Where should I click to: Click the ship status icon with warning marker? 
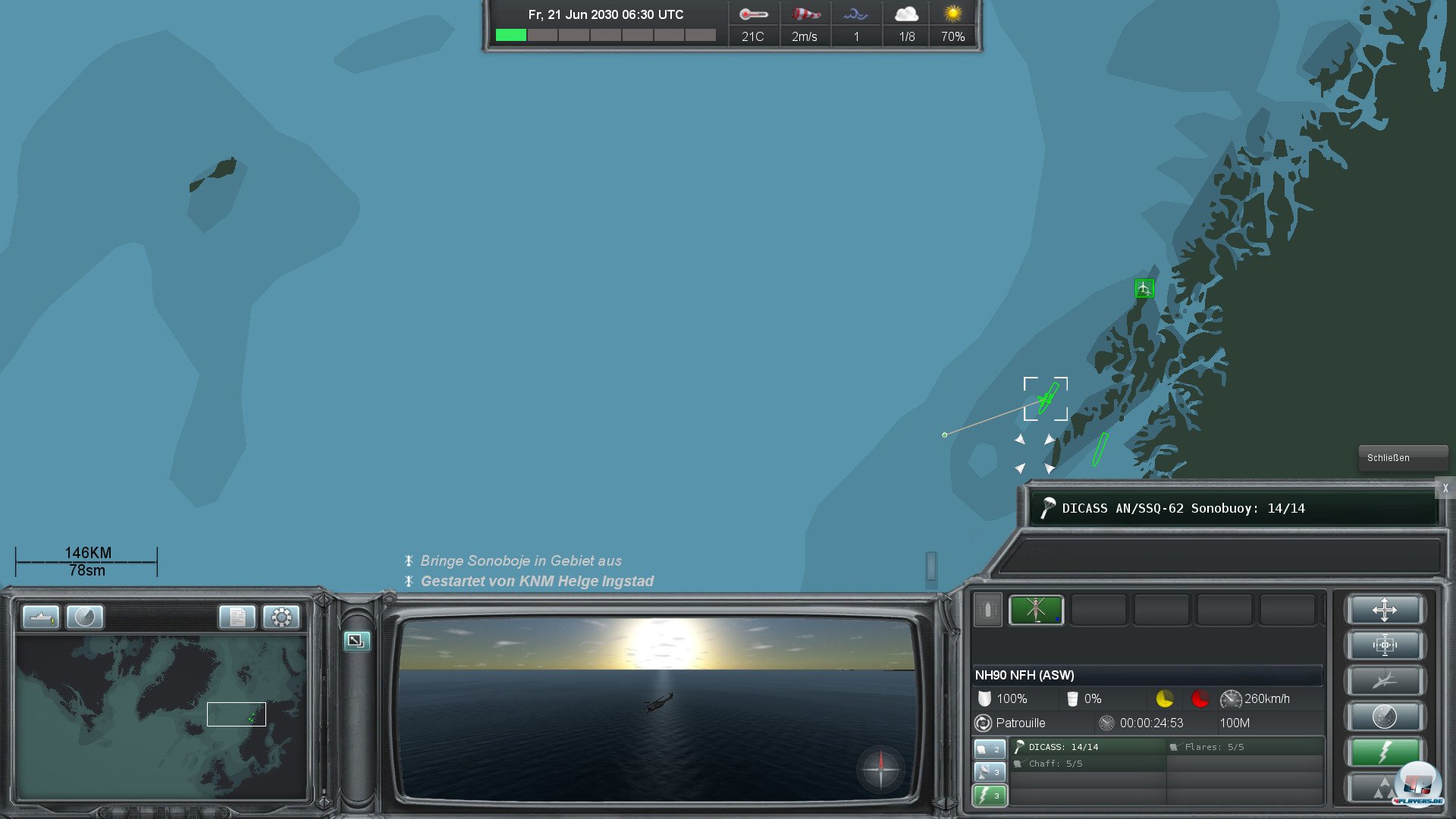click(x=42, y=617)
